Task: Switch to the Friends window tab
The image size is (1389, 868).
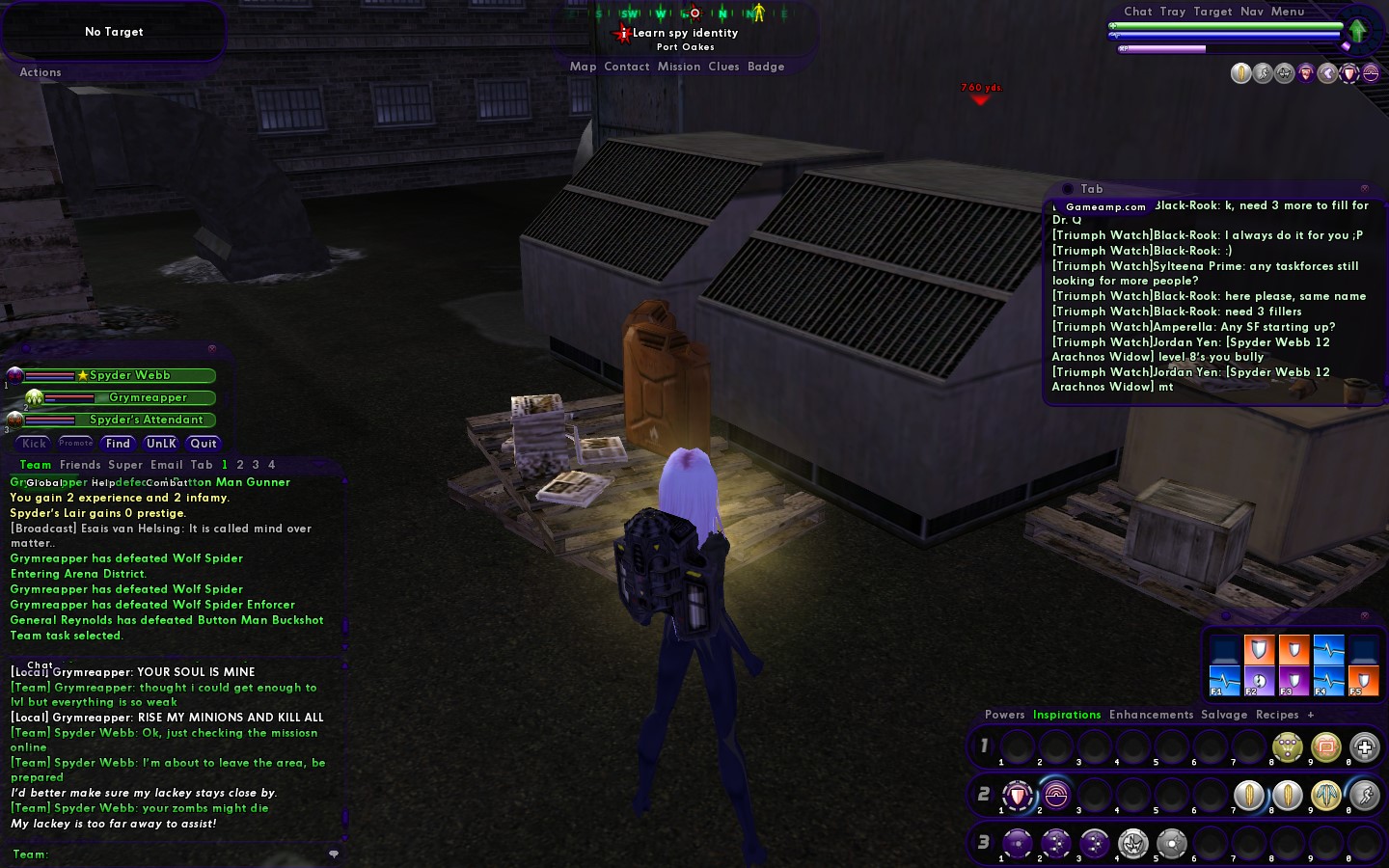Action: click(80, 465)
